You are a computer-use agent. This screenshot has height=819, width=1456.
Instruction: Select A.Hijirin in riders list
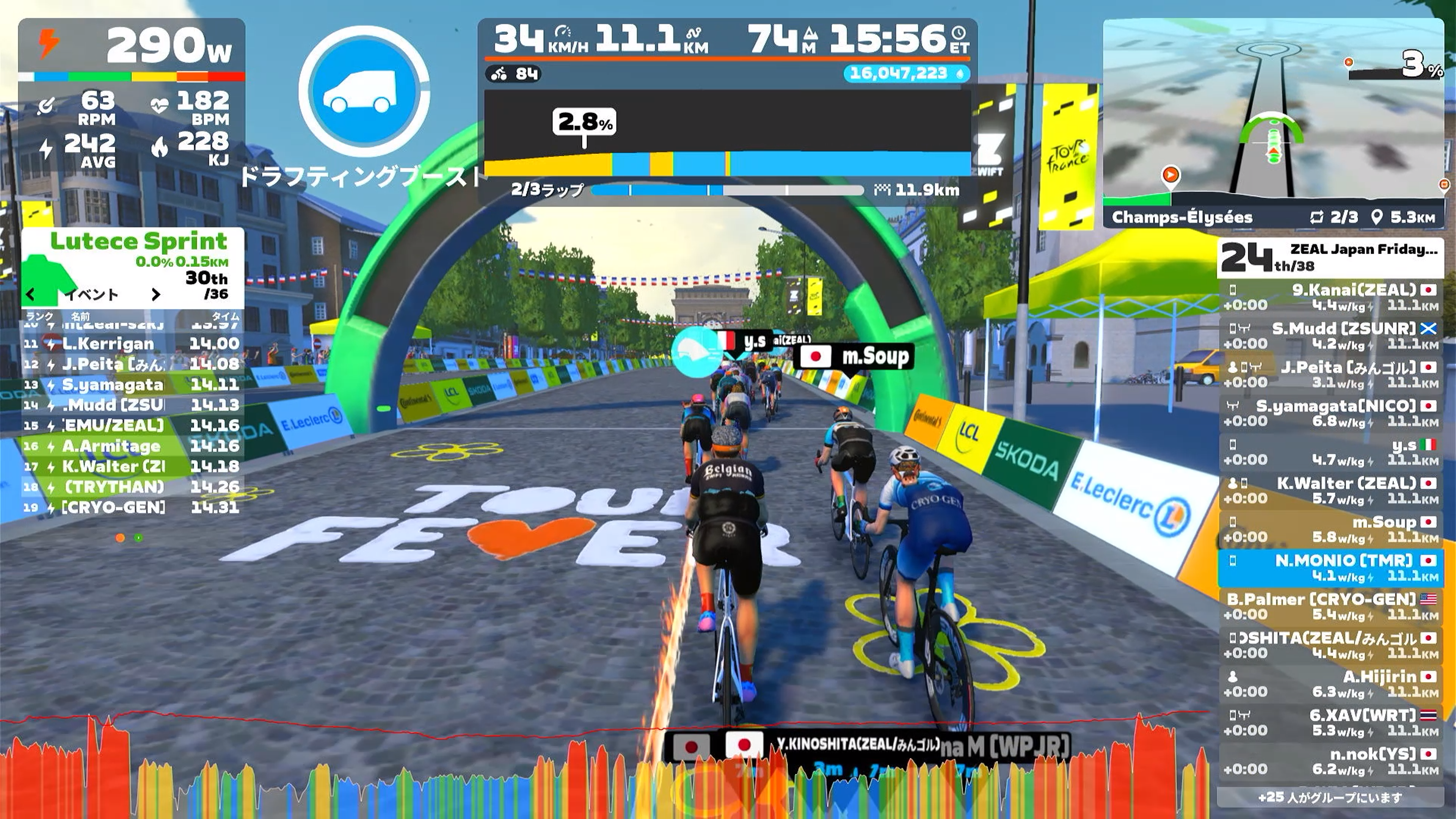click(1330, 684)
